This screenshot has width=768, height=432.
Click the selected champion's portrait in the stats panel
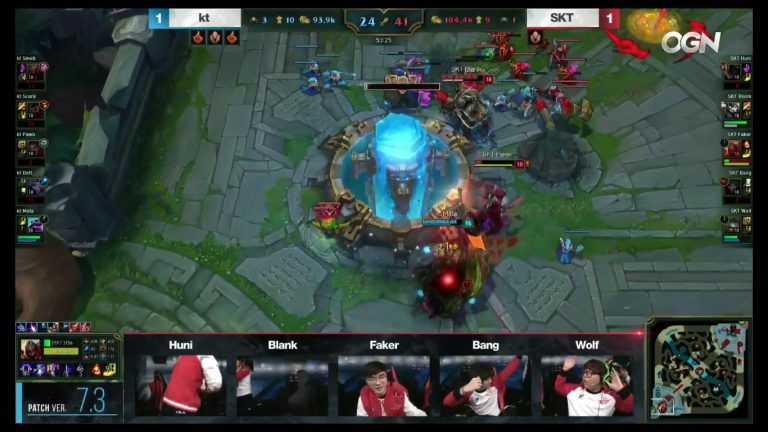(30, 350)
